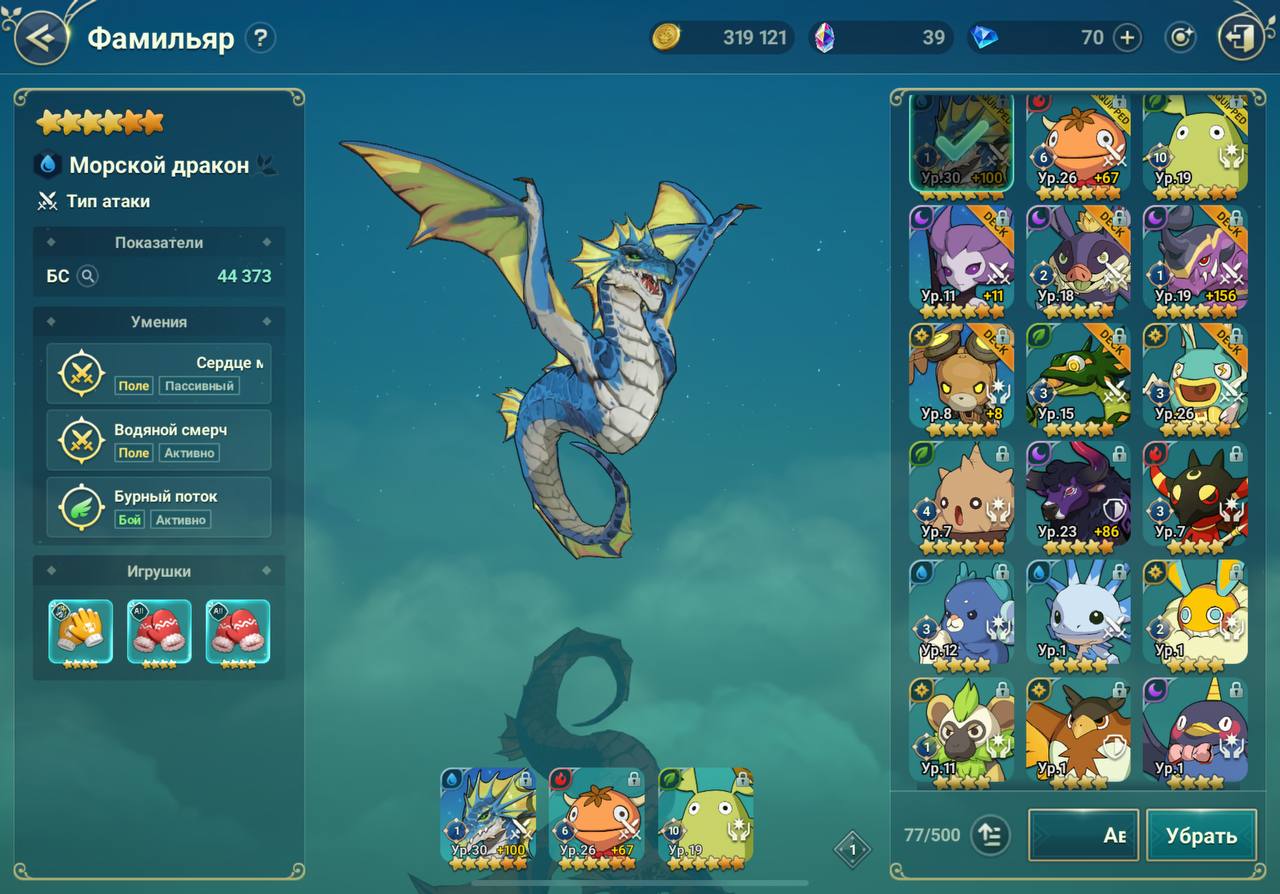Open the Водяной смерч skill
Image resolution: width=1280 pixels, height=894 pixels.
tap(159, 440)
